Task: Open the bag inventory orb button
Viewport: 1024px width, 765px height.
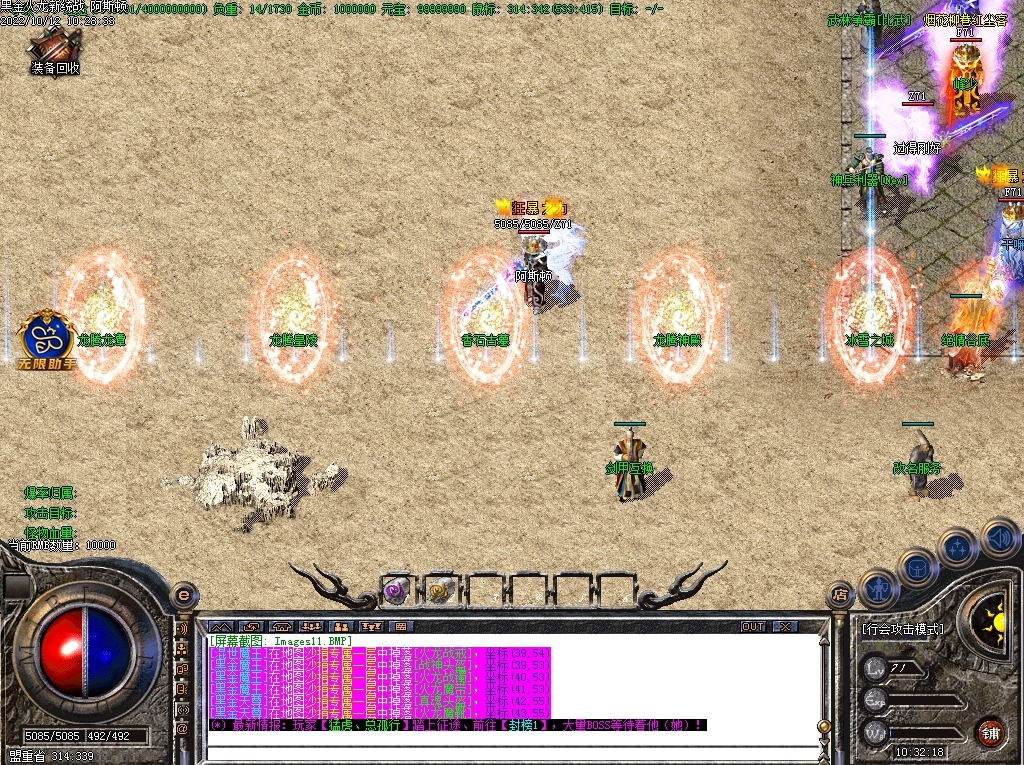Action: tap(917, 567)
